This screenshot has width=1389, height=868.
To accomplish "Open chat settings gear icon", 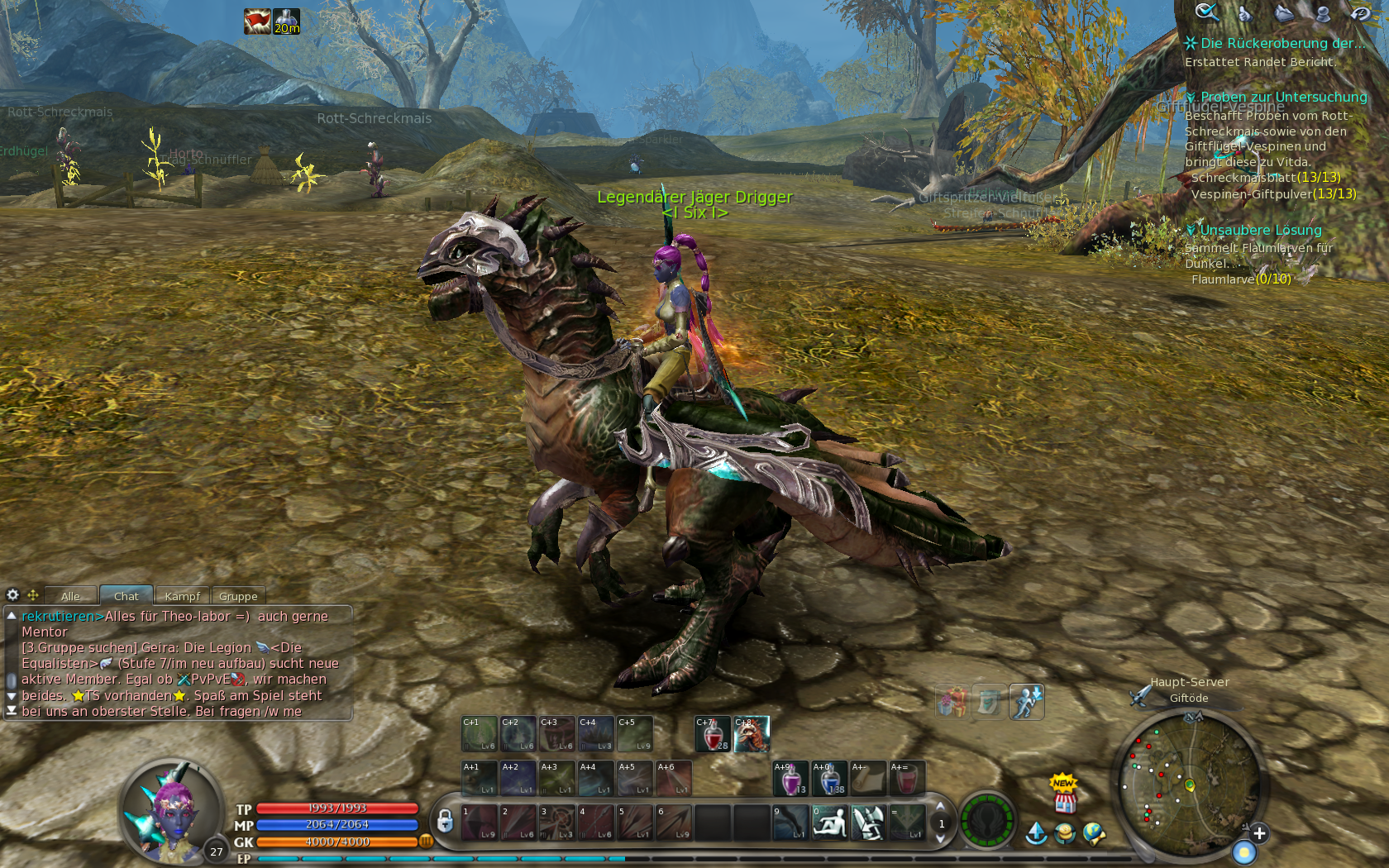I will pyautogui.click(x=12, y=594).
